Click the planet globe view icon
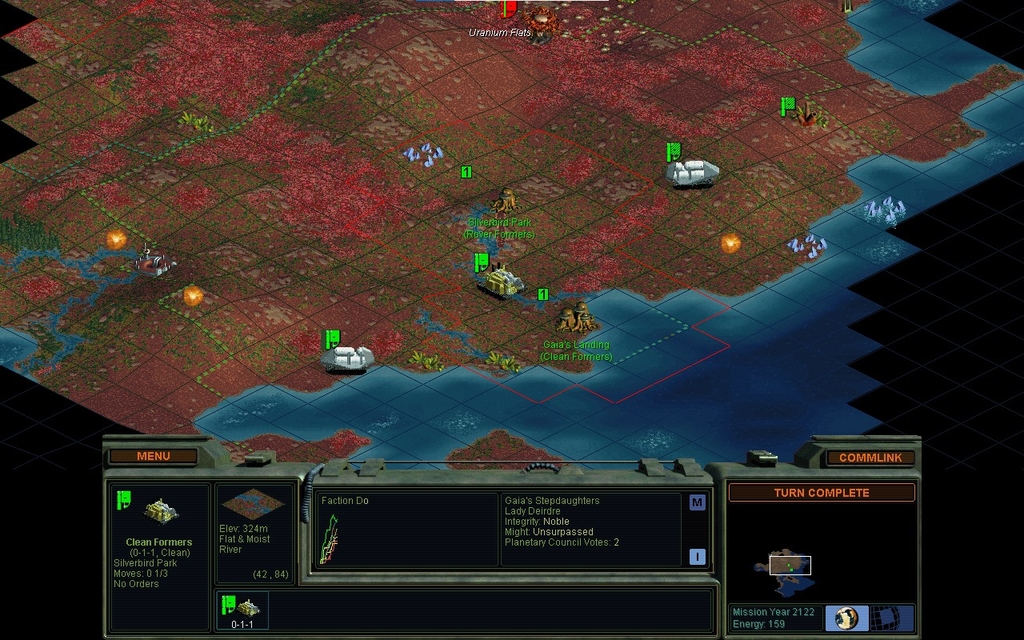This screenshot has height=640, width=1024. 847,617
